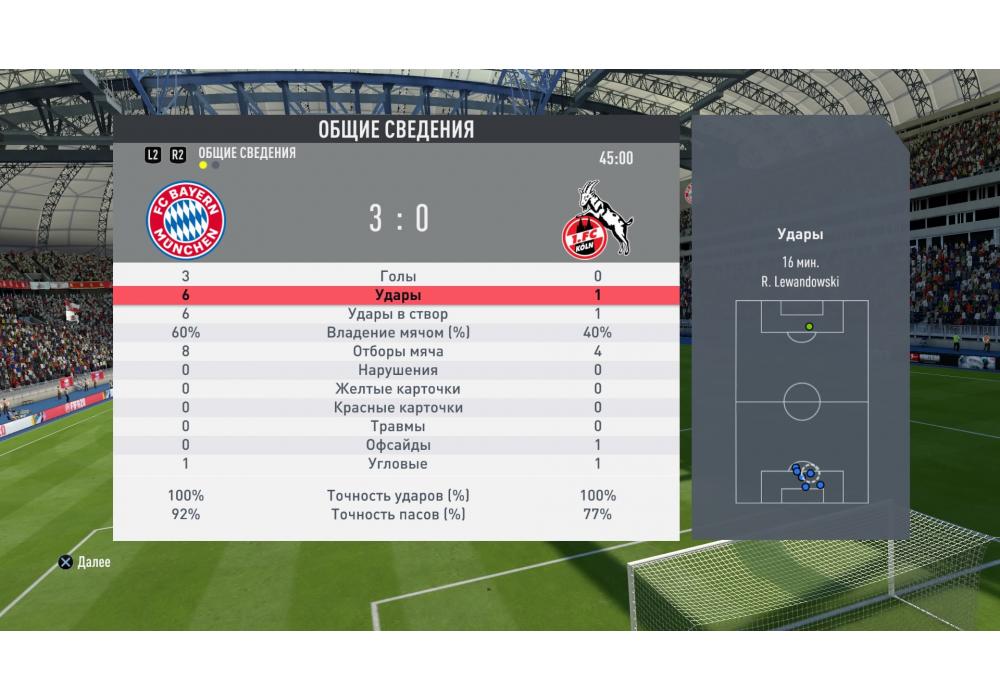Select the Травмы statistics row
1000x700 pixels.
397,427
